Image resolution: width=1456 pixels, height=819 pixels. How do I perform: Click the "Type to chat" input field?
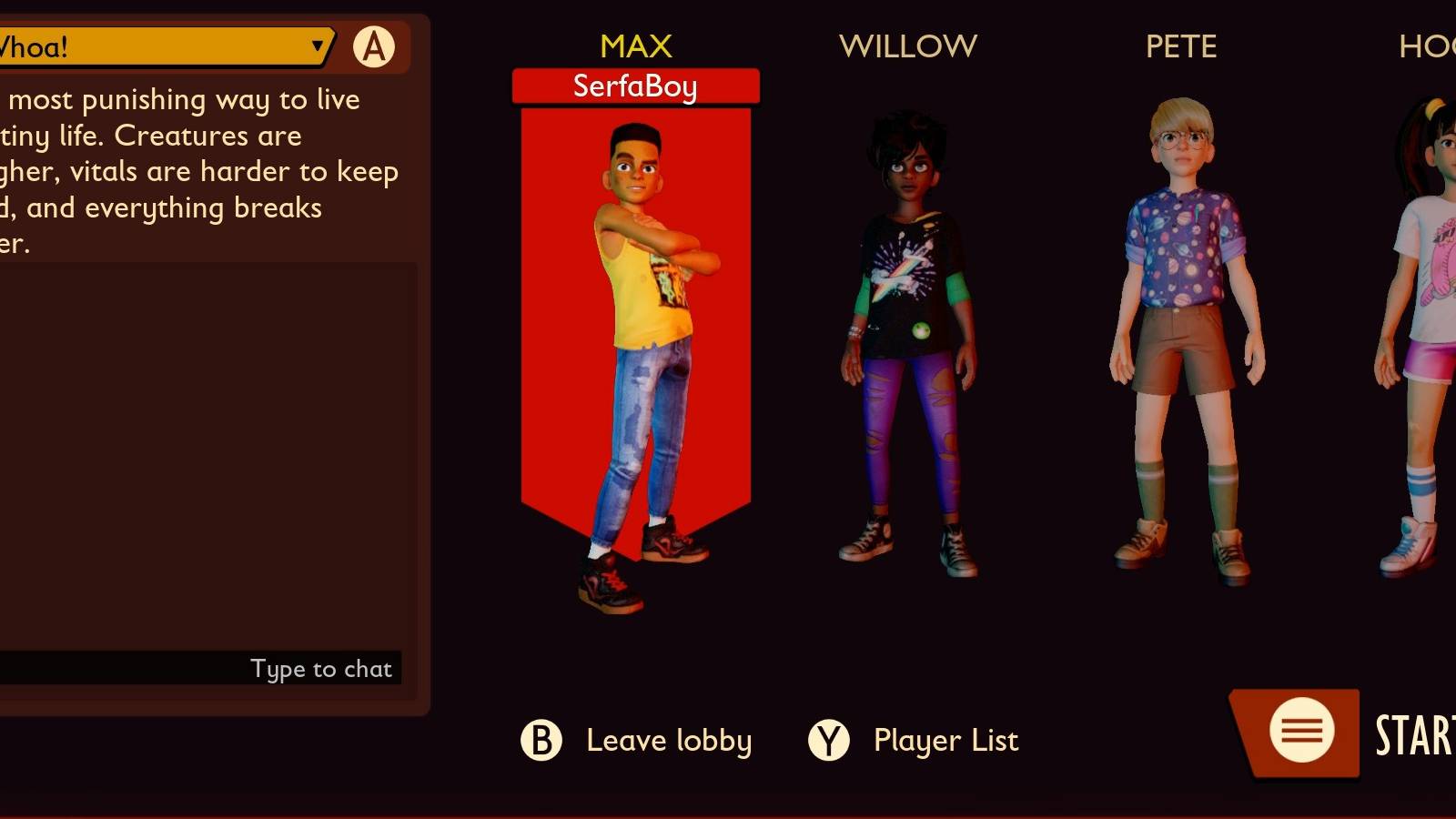[320, 668]
